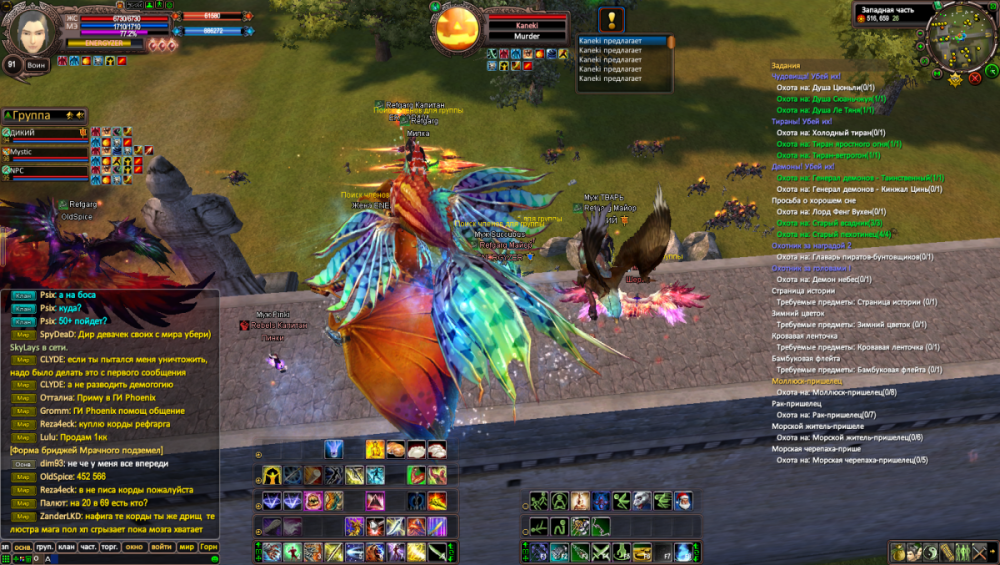Open the money bag icon in bottom-right menu
Viewport: 1000px width, 565px height.
[898, 551]
